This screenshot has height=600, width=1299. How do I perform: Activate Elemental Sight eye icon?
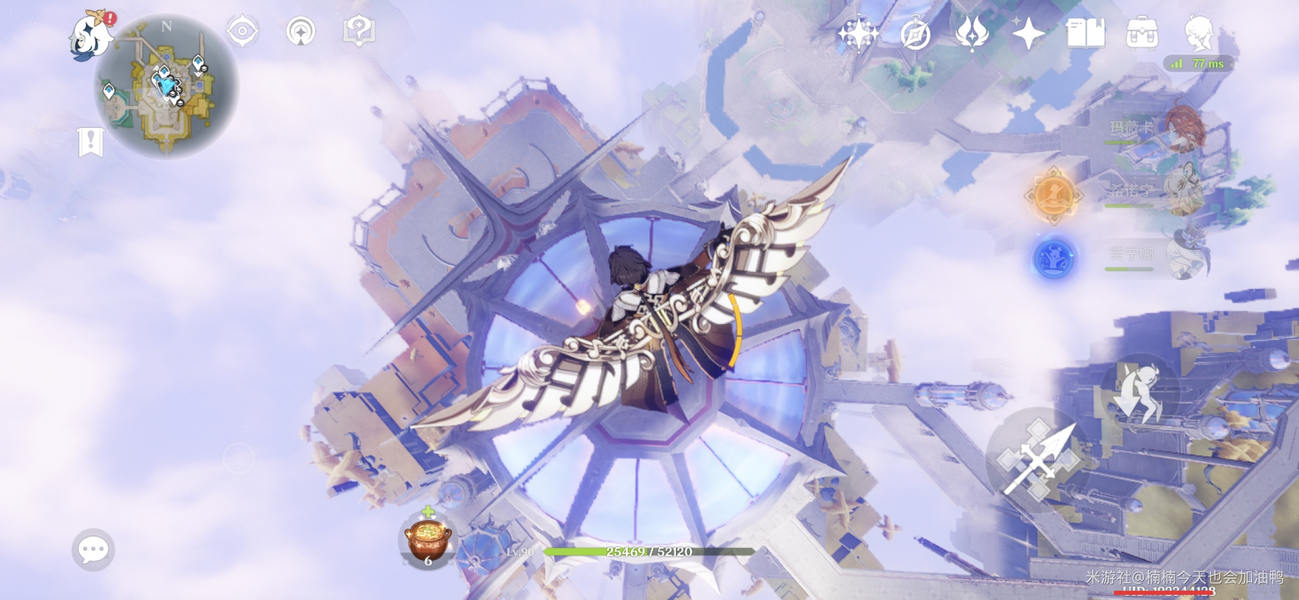[242, 31]
